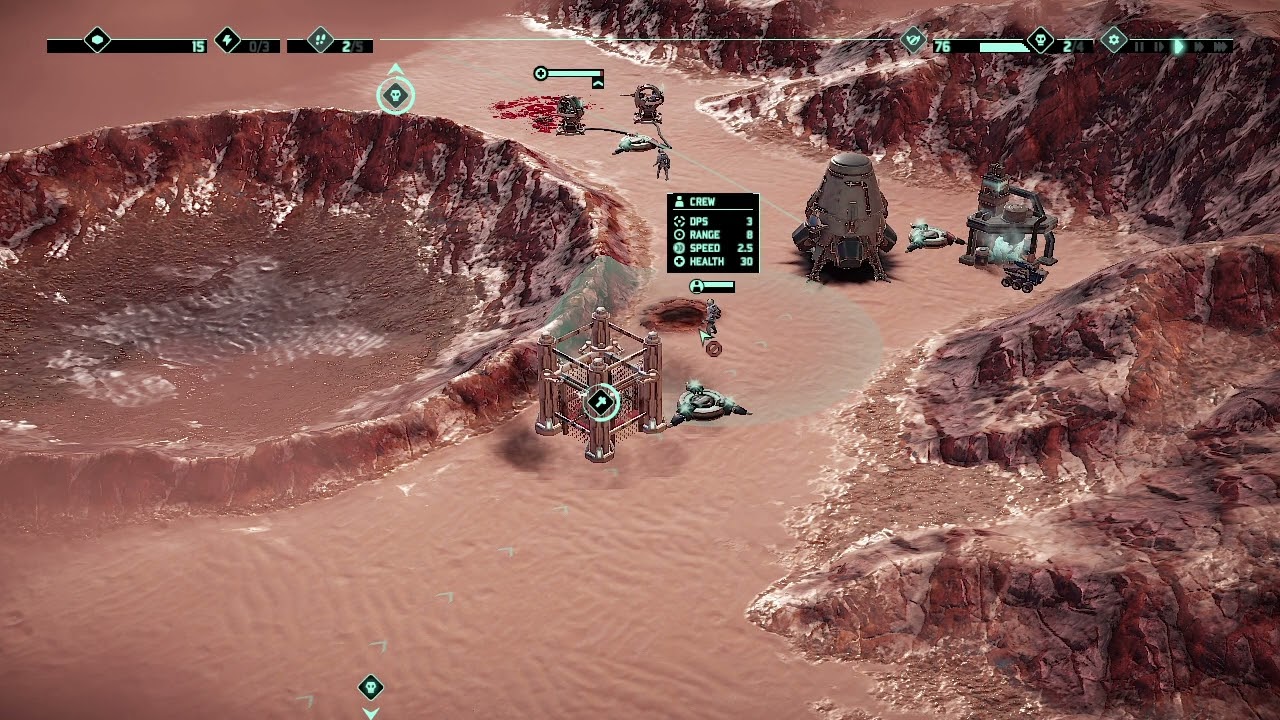Click the skull wave counter icon
1280x720 pixels.
(1040, 41)
